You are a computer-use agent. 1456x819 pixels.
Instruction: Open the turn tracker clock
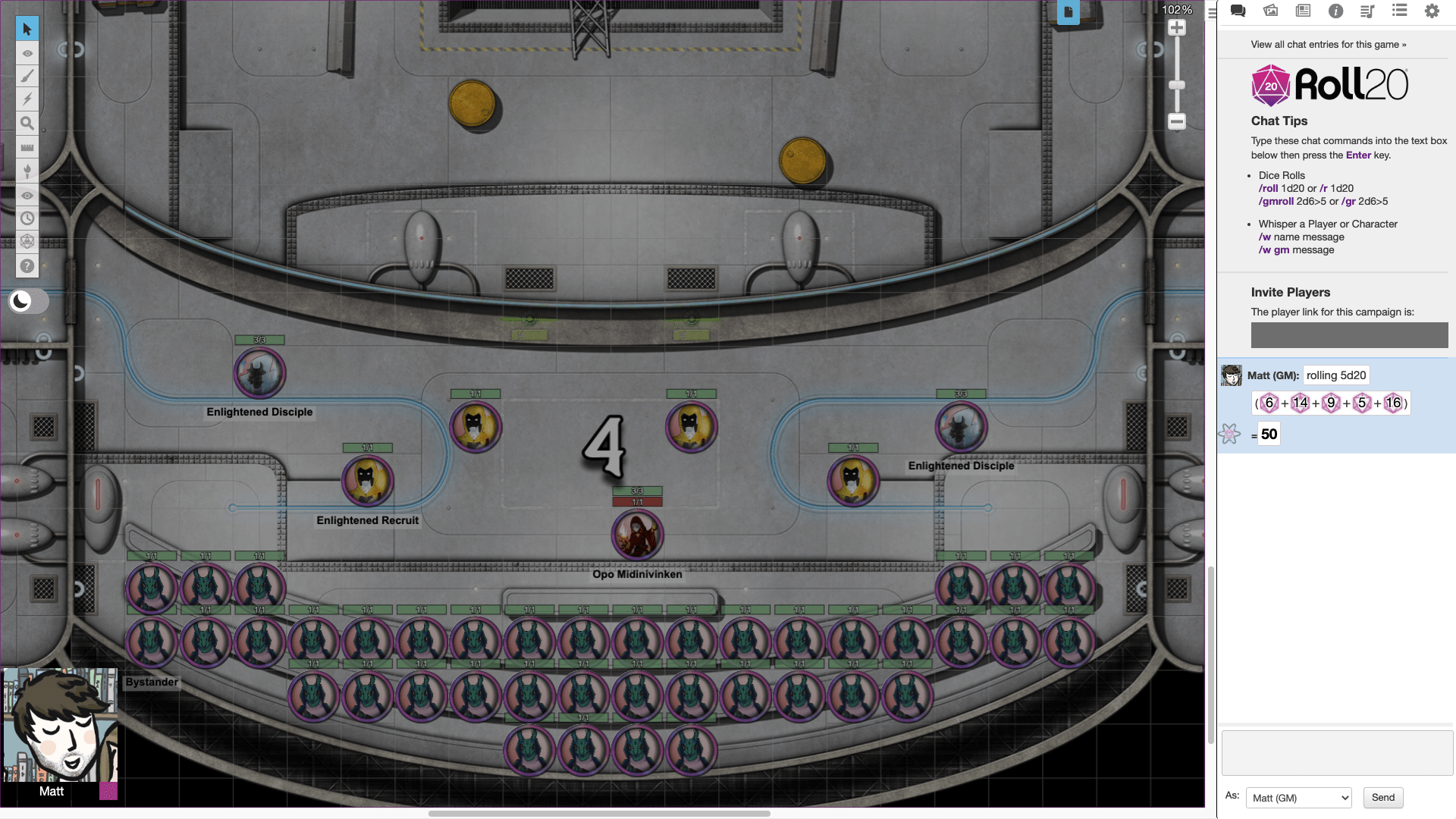click(27, 218)
